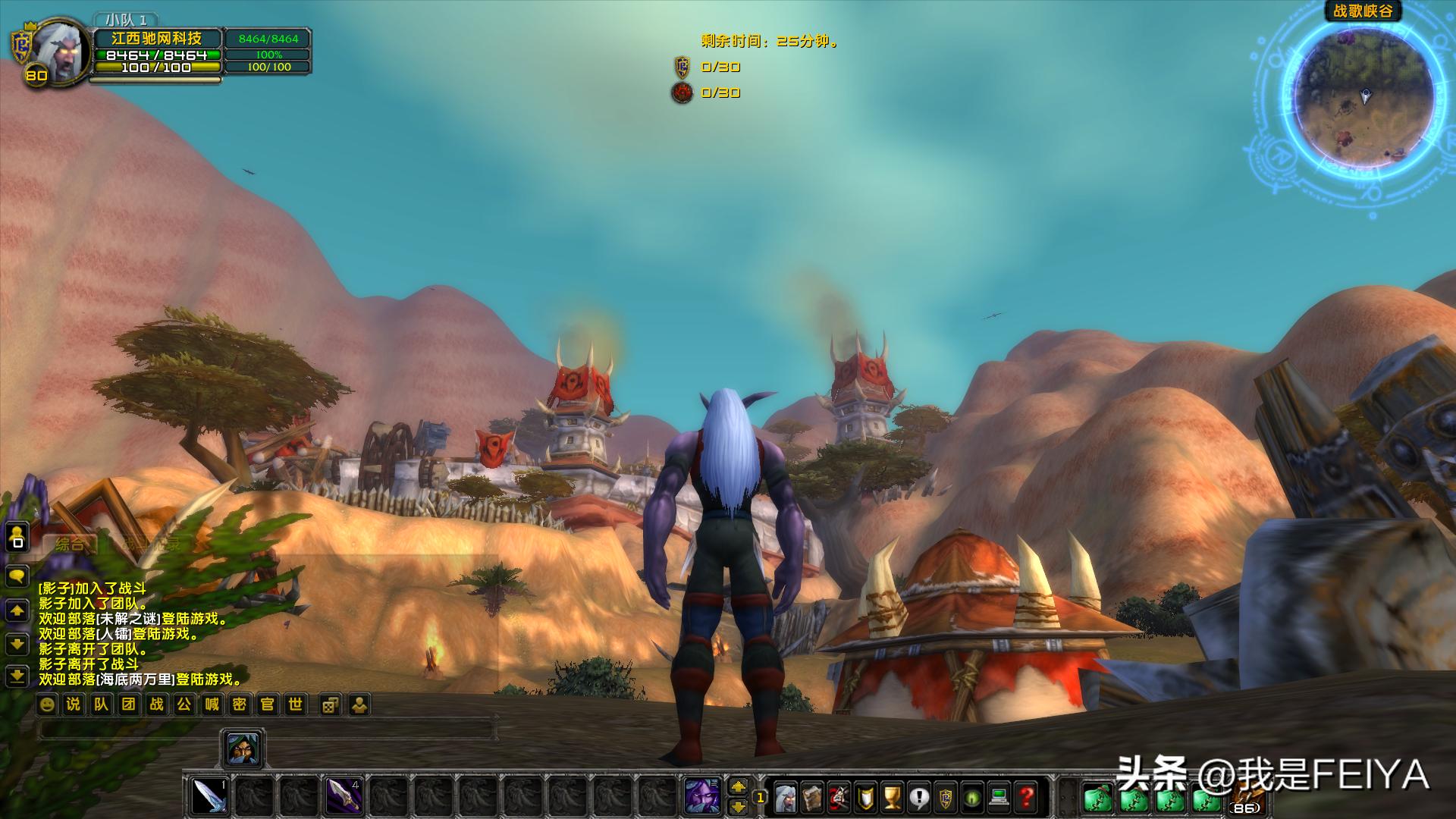Open the computer main menu icon
Screen dimensions: 1456x819
[x=999, y=797]
